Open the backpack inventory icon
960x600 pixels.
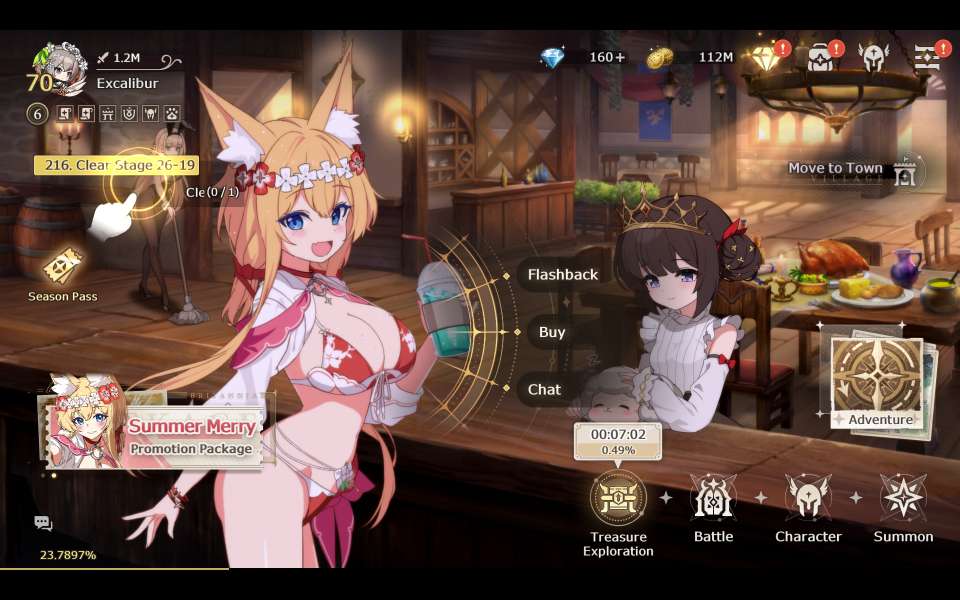821,58
